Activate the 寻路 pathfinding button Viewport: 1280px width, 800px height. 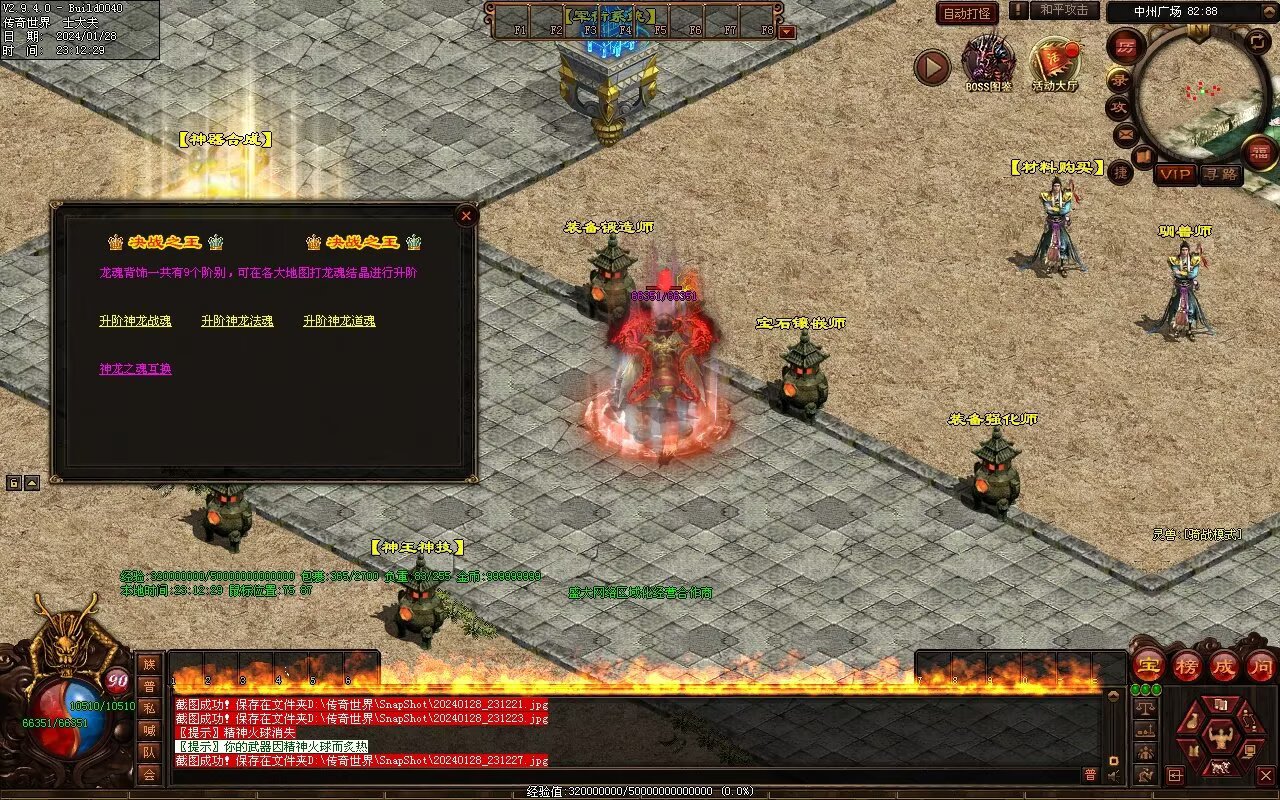point(1219,174)
